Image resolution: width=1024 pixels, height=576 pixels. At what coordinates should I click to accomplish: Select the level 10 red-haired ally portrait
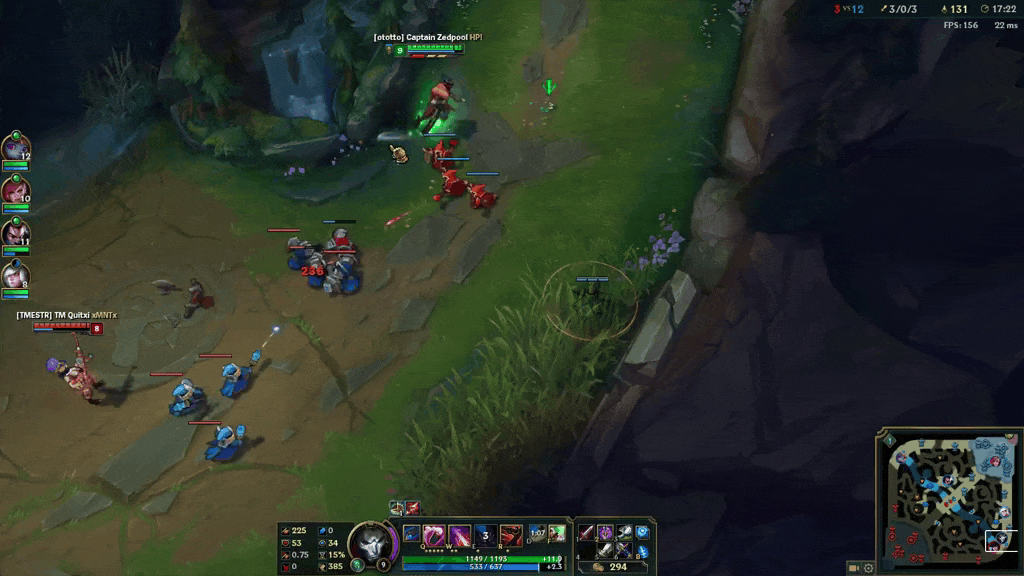[x=15, y=190]
